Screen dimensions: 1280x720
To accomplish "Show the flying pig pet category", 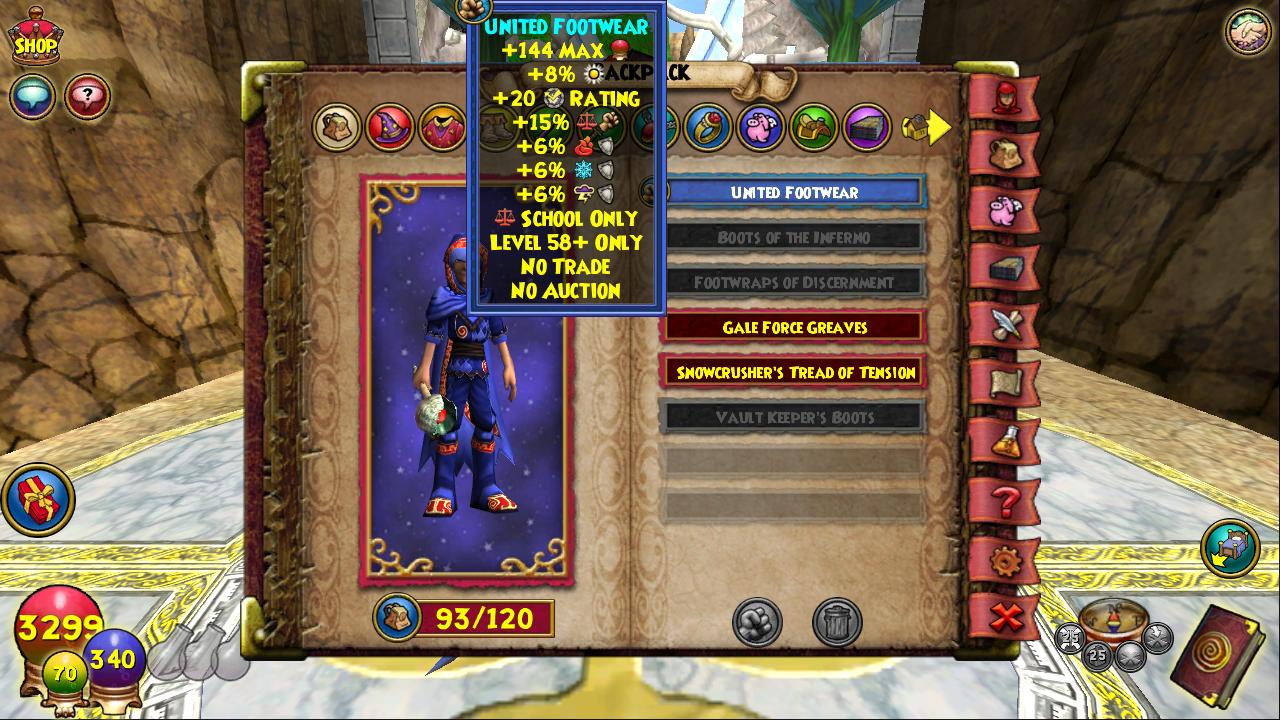I will tap(761, 127).
